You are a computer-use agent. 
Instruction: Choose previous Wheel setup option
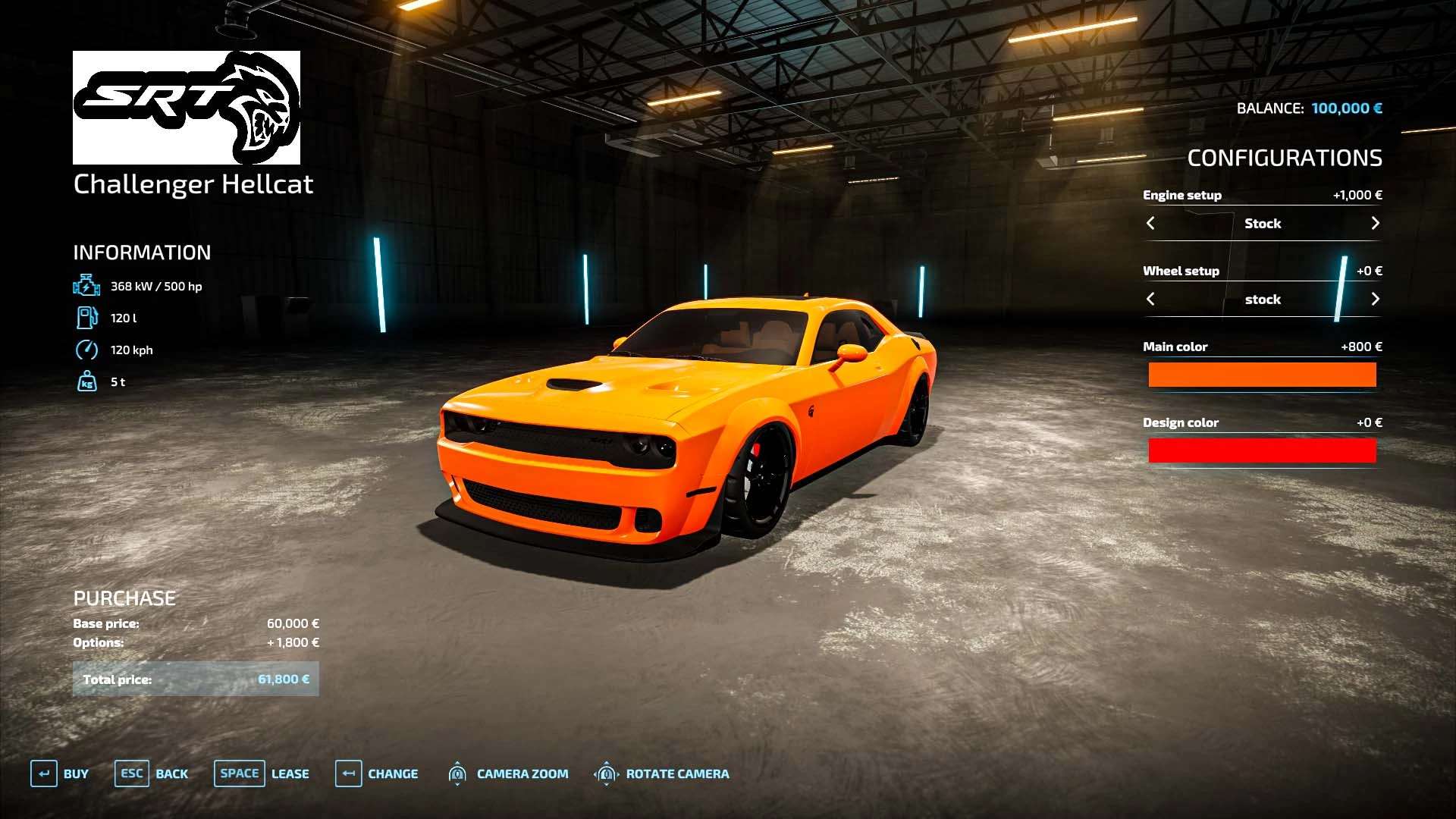tap(1150, 299)
